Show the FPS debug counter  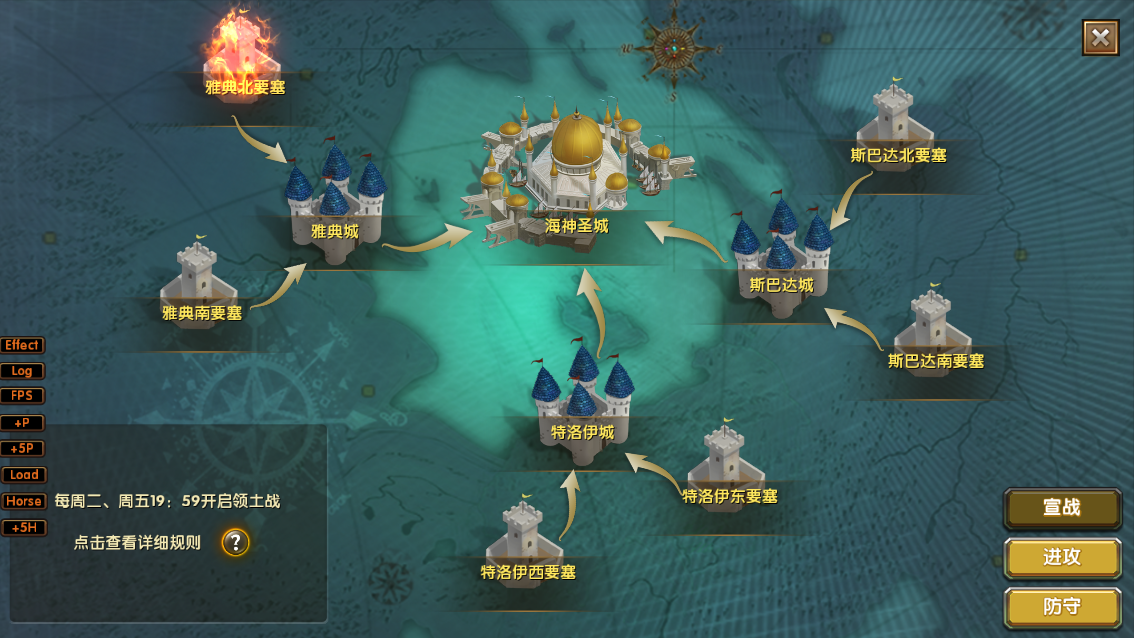coord(22,396)
